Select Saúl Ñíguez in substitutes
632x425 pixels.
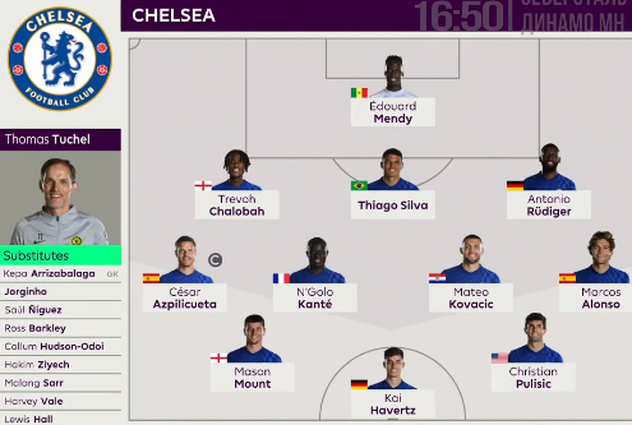60,309
